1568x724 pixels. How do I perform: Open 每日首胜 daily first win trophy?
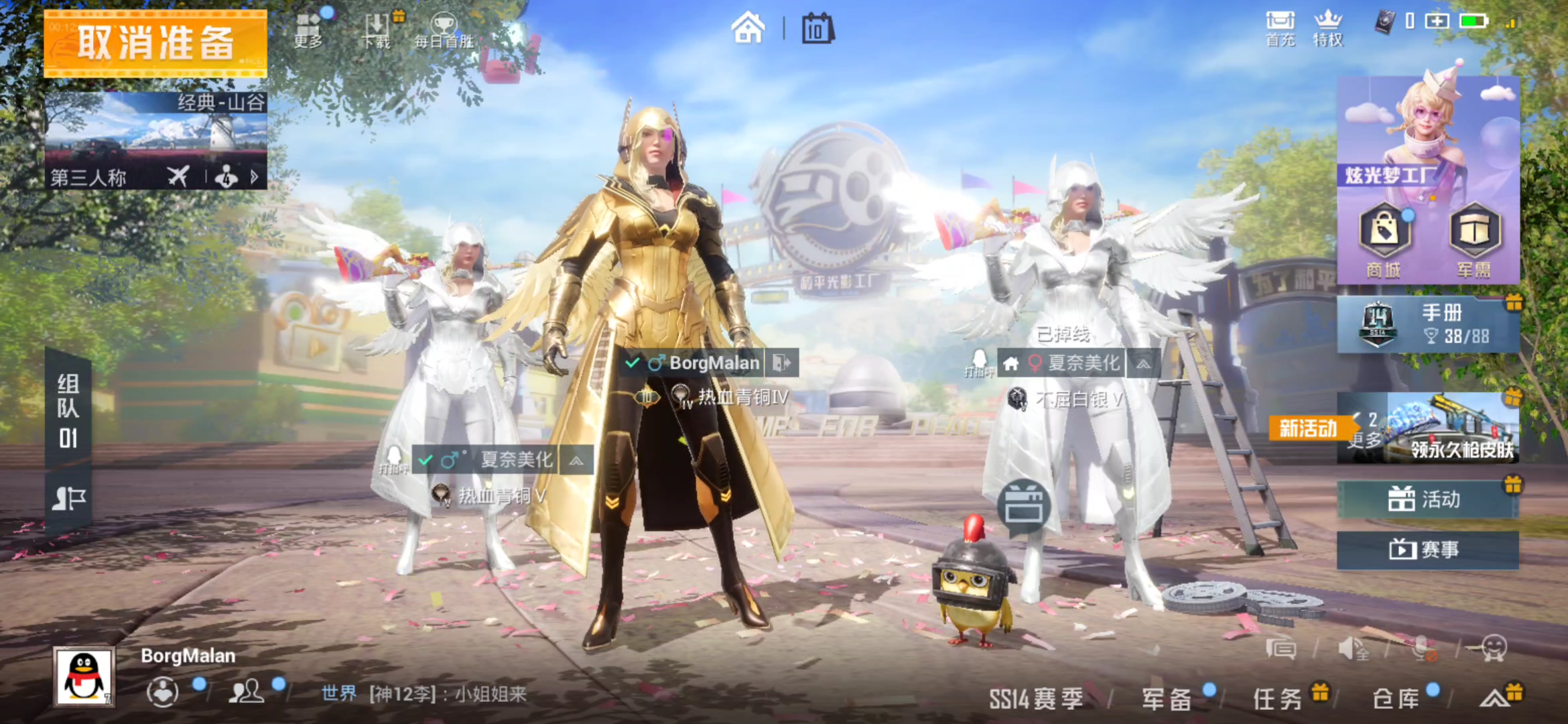point(444,30)
